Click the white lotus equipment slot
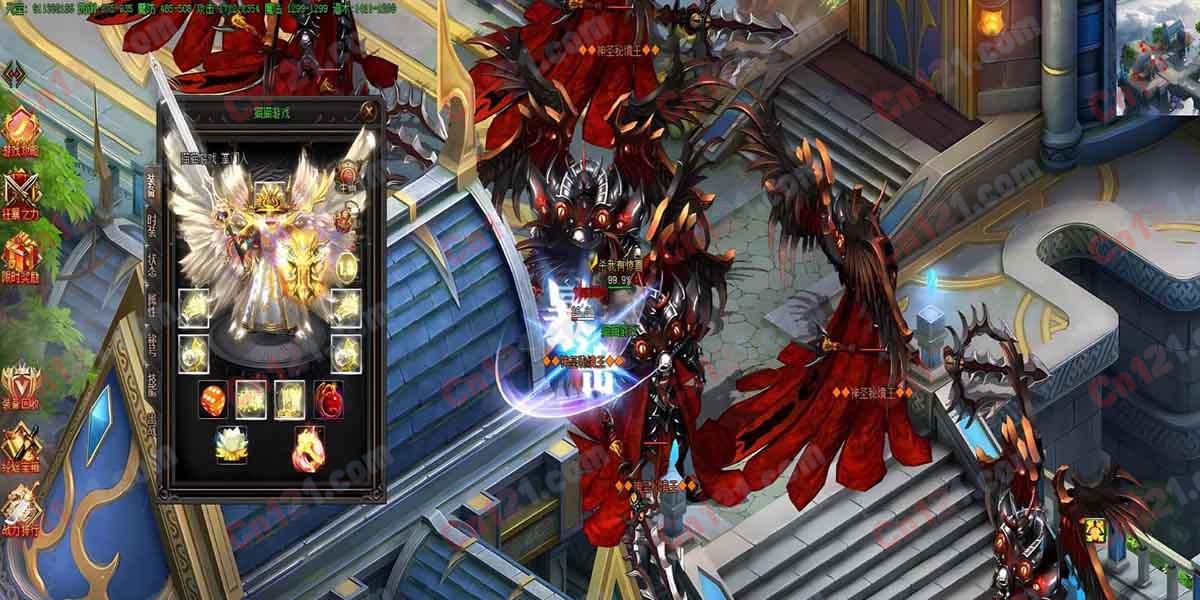The image size is (1200, 600). [x=231, y=445]
